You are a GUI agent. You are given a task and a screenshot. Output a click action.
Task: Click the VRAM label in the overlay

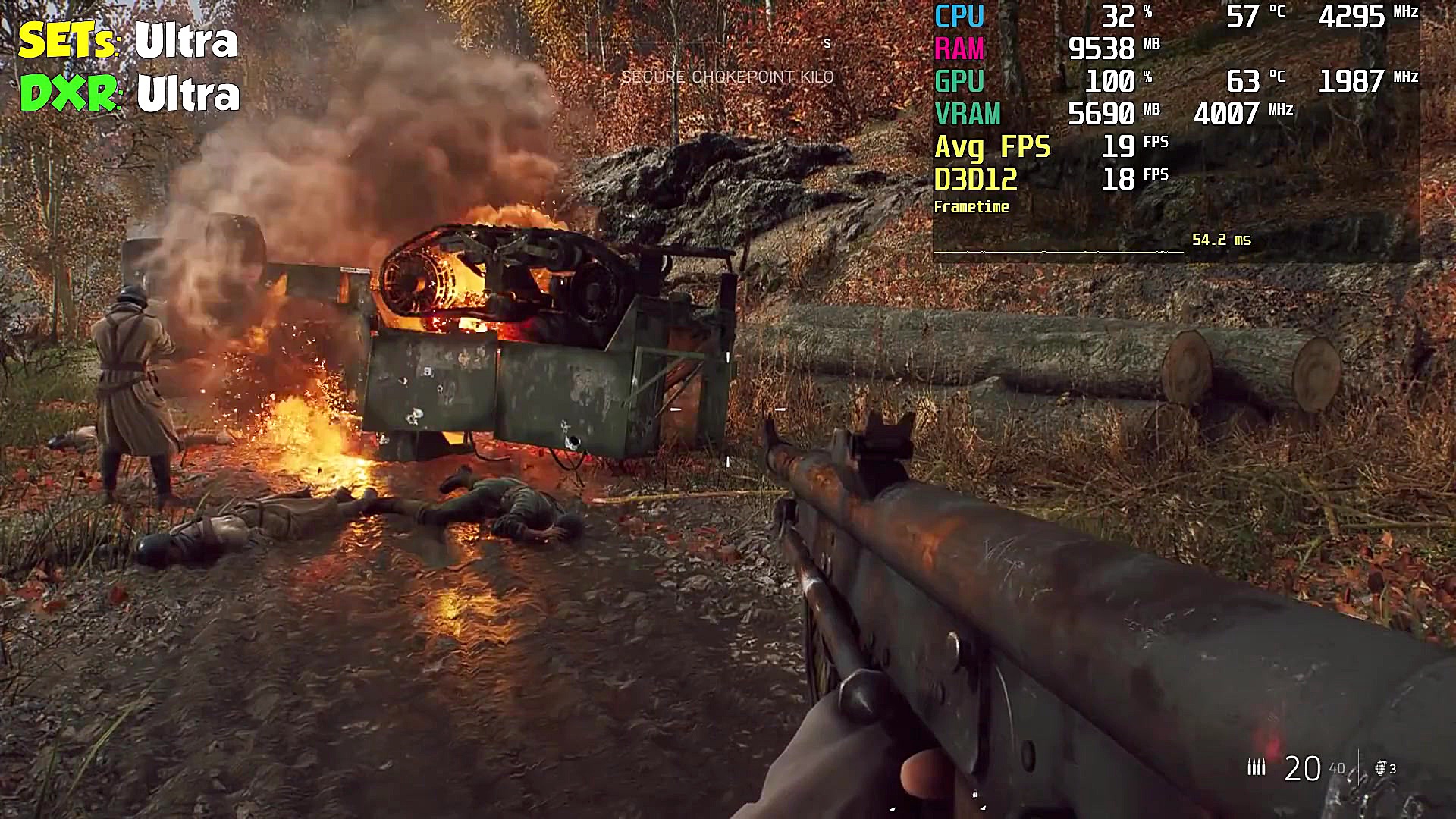pos(968,115)
